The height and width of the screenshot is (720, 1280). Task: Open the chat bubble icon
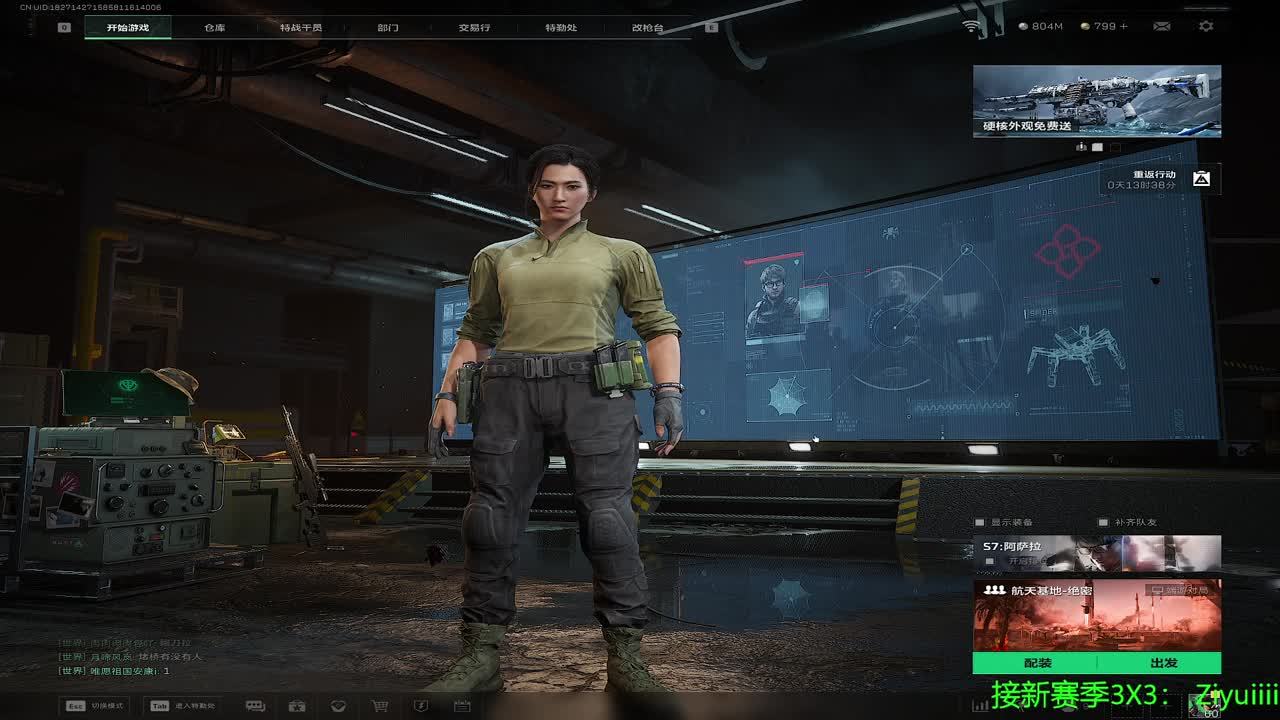[255, 706]
